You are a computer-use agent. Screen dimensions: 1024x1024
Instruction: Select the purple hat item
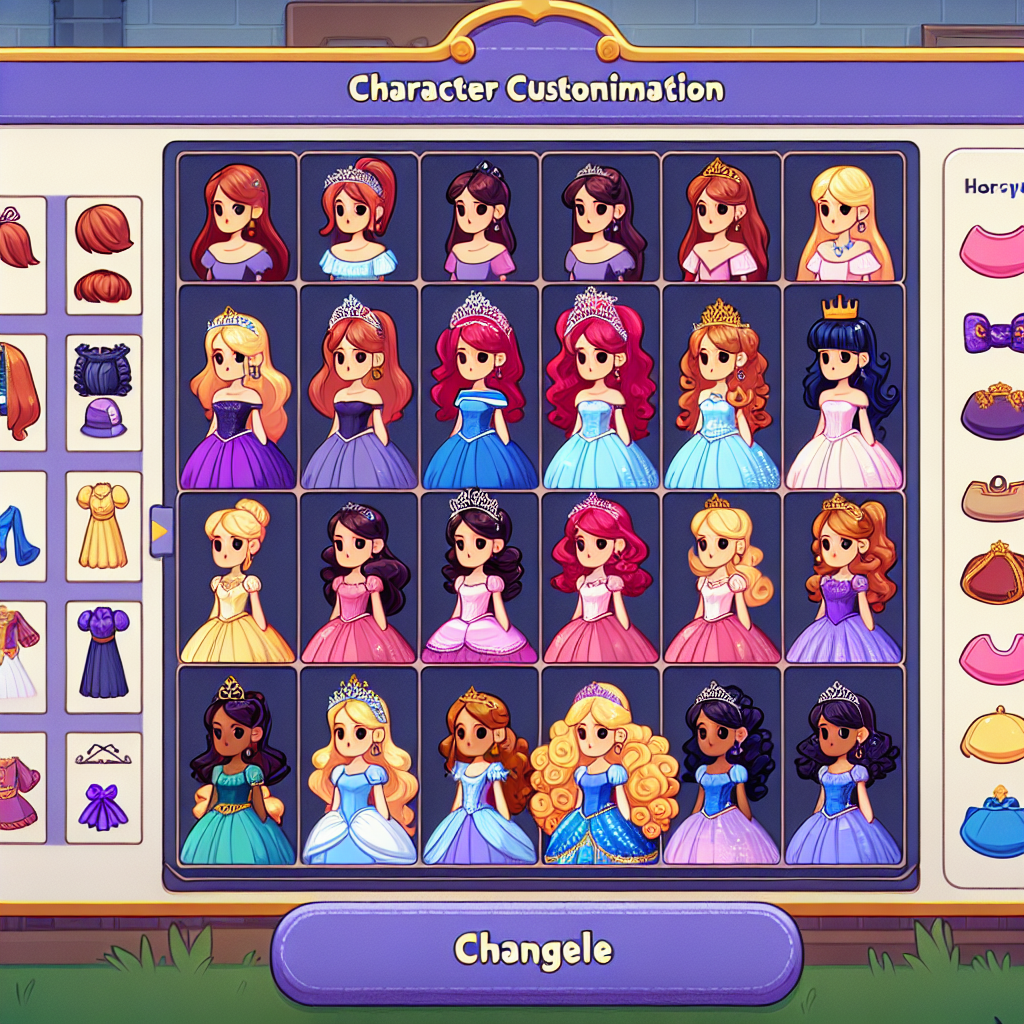[x=103, y=415]
